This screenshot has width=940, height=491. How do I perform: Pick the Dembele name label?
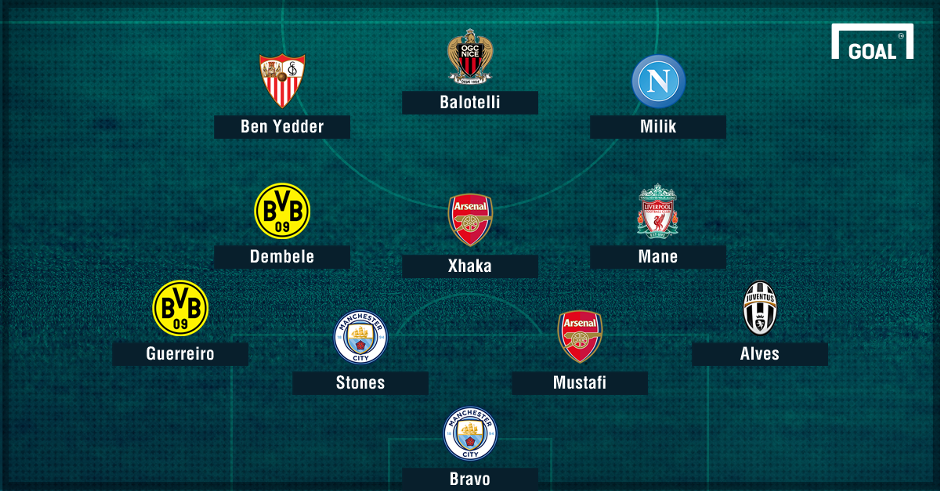[x=282, y=256]
